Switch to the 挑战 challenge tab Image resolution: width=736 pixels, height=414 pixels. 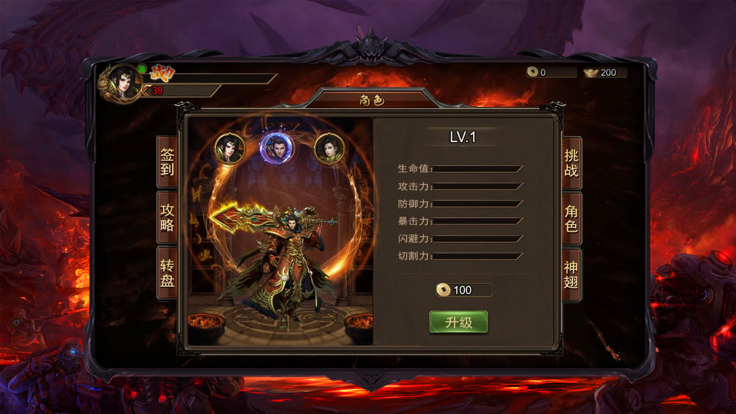click(571, 163)
